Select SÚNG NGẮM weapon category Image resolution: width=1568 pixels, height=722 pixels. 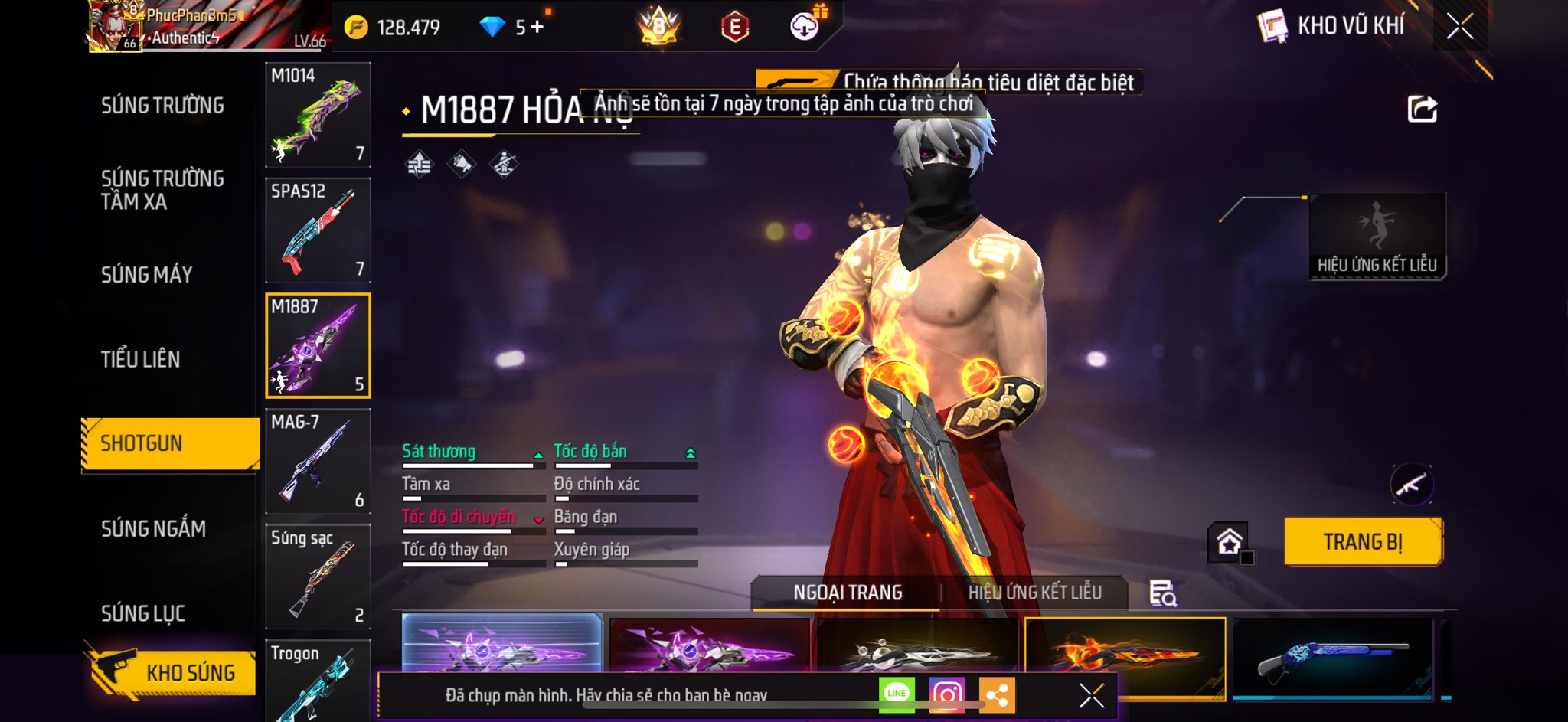tap(153, 528)
